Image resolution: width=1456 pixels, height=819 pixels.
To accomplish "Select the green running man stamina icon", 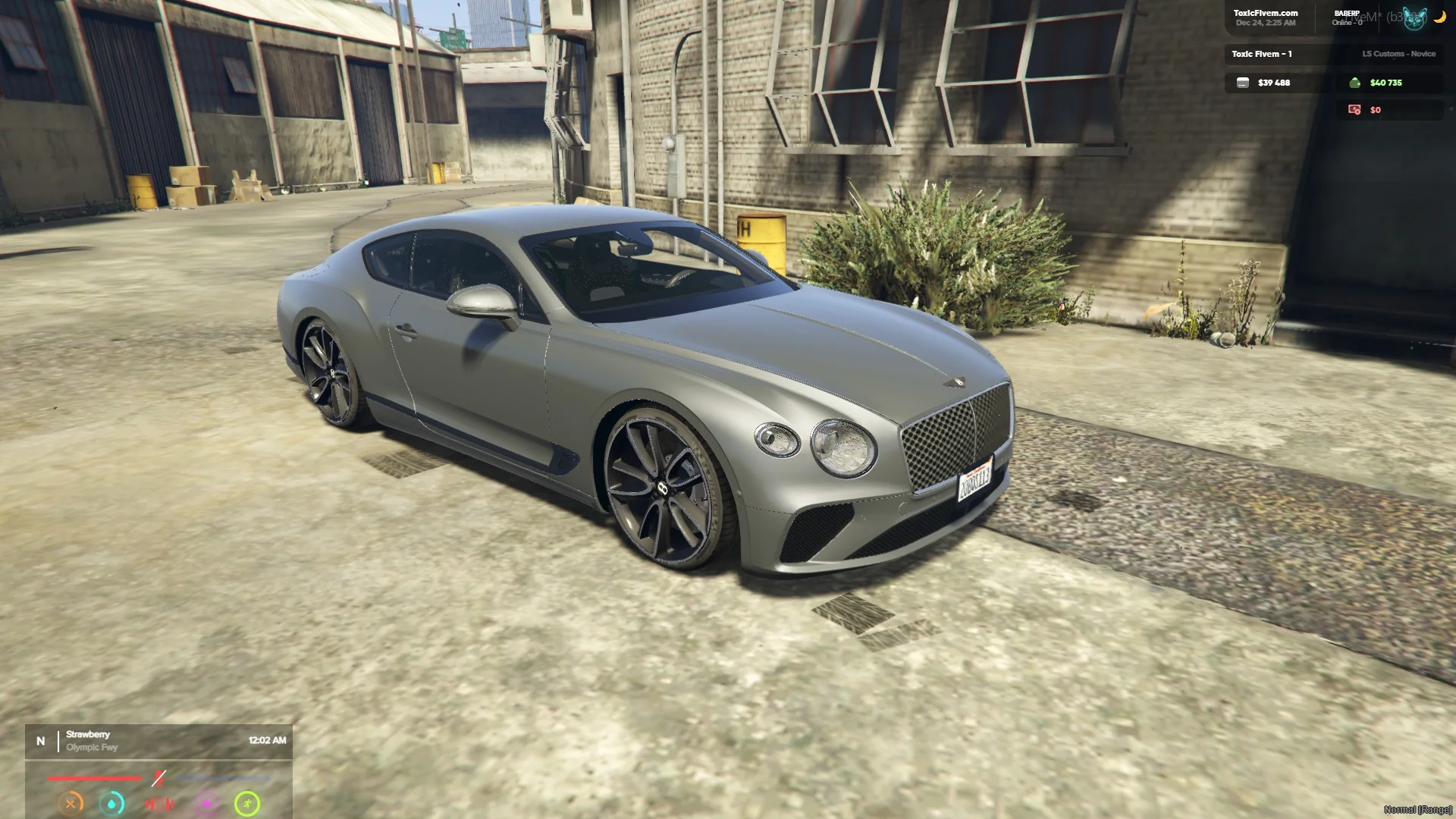I will [x=247, y=803].
